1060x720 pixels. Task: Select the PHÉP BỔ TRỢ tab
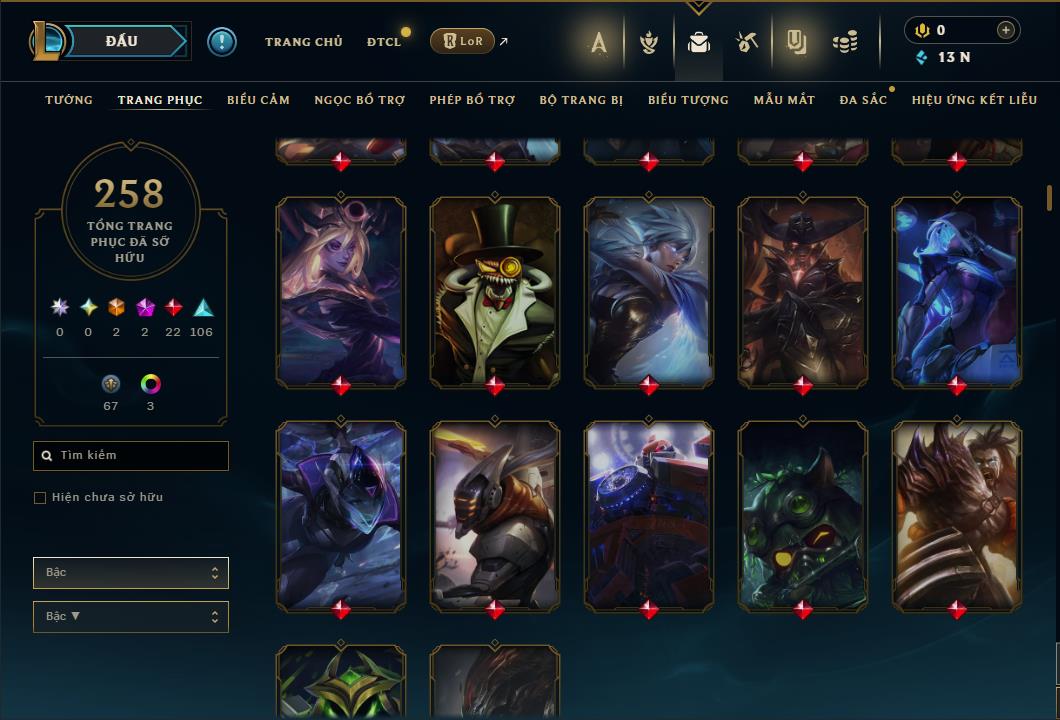click(472, 100)
